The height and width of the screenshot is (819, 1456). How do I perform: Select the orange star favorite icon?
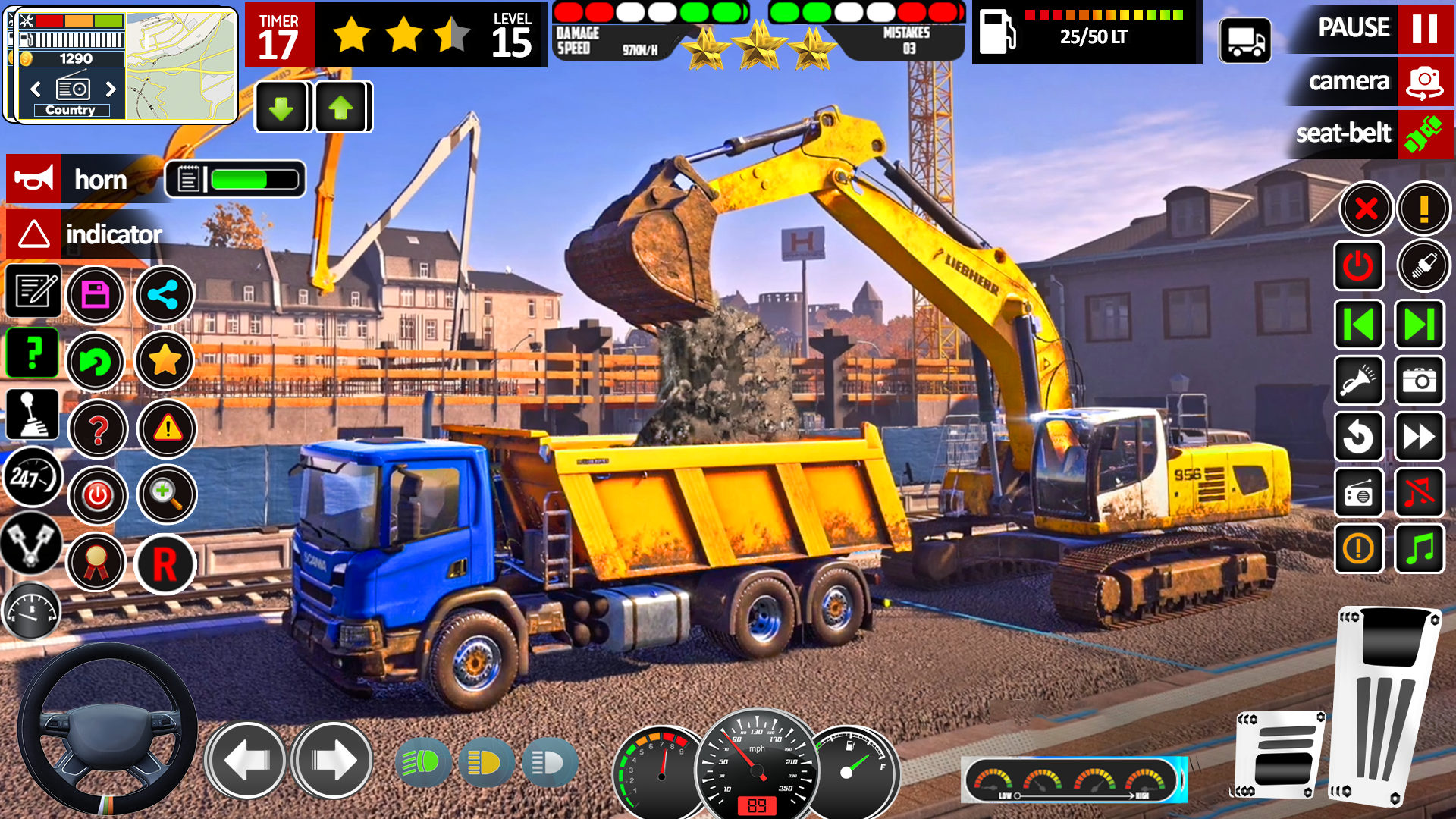click(x=164, y=361)
